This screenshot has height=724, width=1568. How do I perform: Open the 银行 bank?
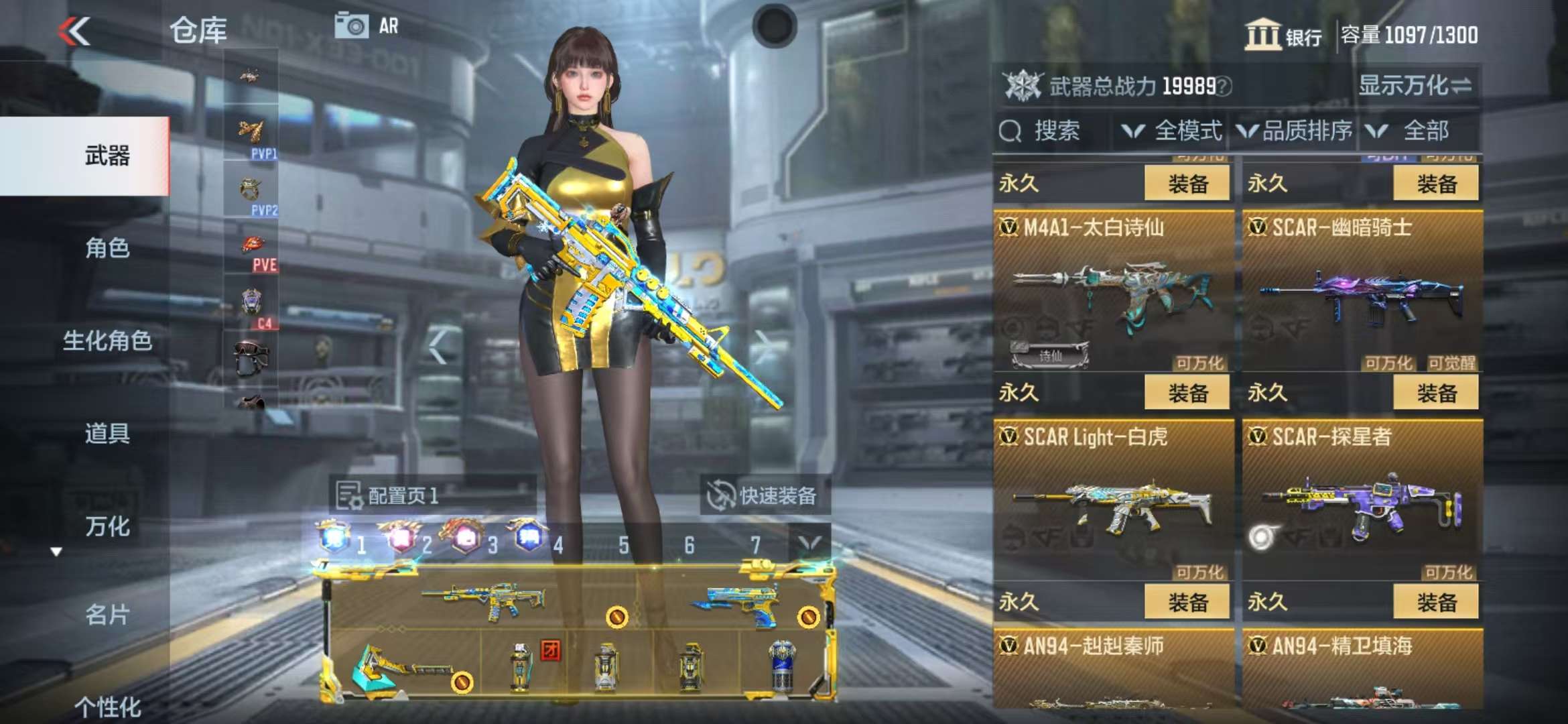1283,35
